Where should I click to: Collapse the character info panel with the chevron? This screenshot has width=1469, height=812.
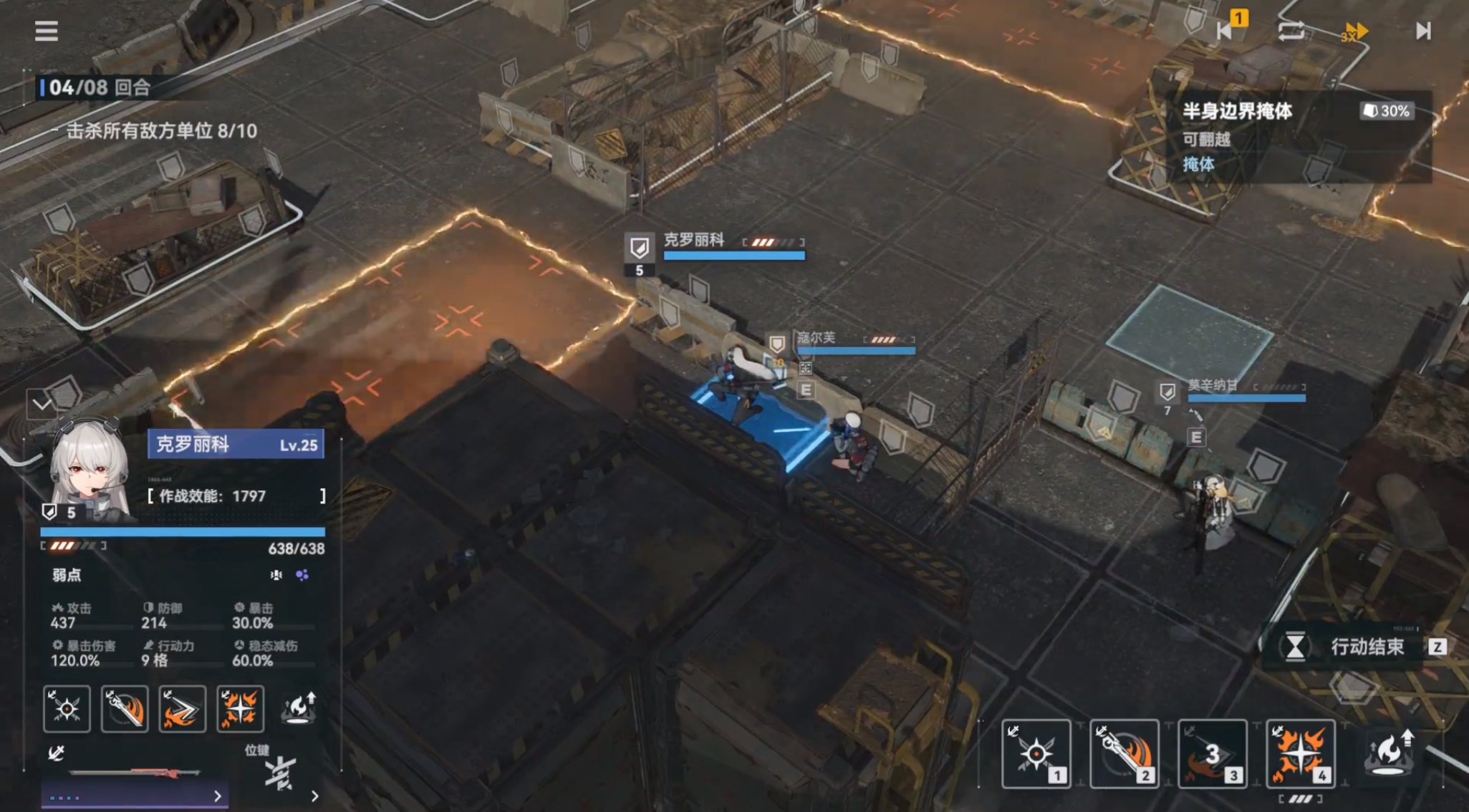pos(42,405)
